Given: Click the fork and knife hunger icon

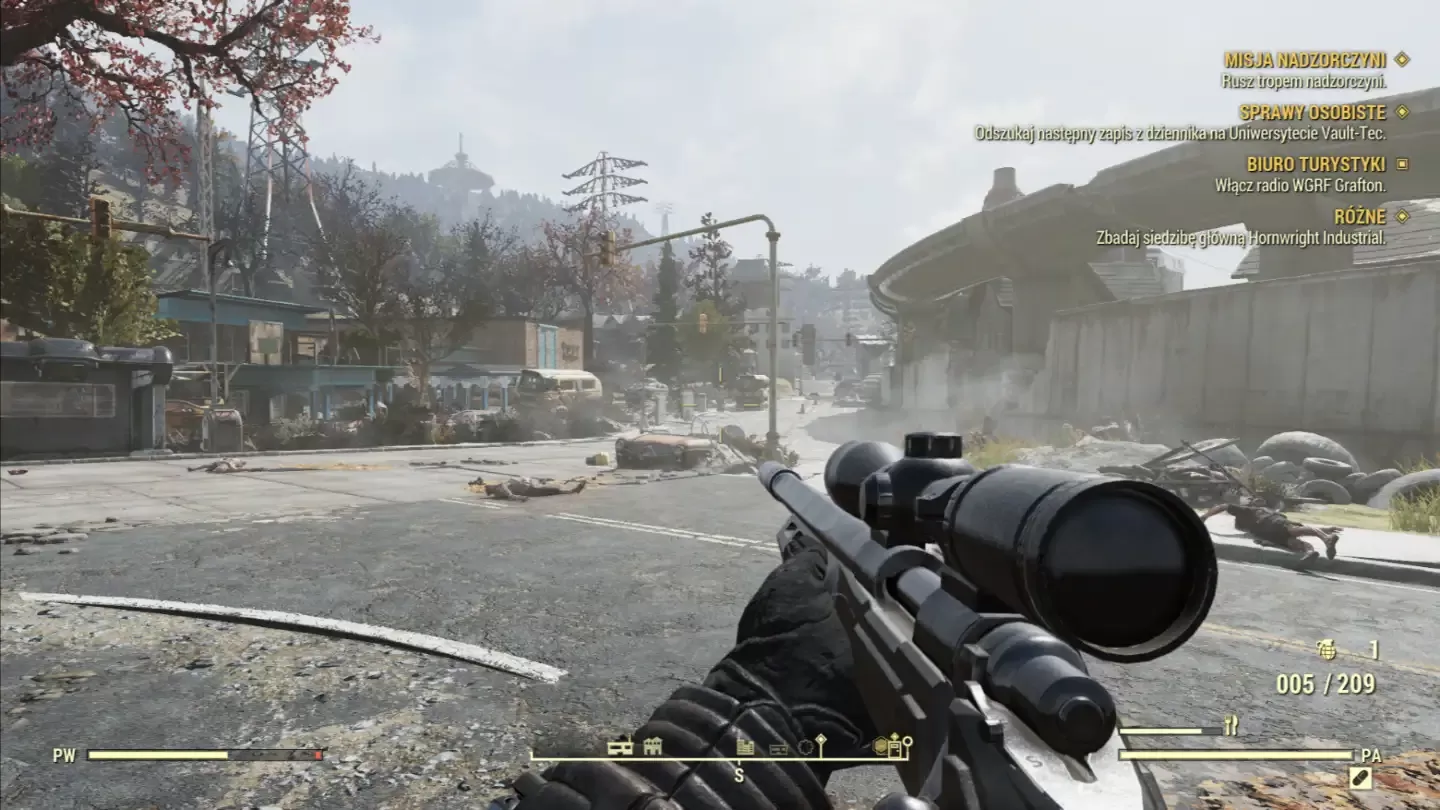Looking at the screenshot, I should pos(1230,726).
